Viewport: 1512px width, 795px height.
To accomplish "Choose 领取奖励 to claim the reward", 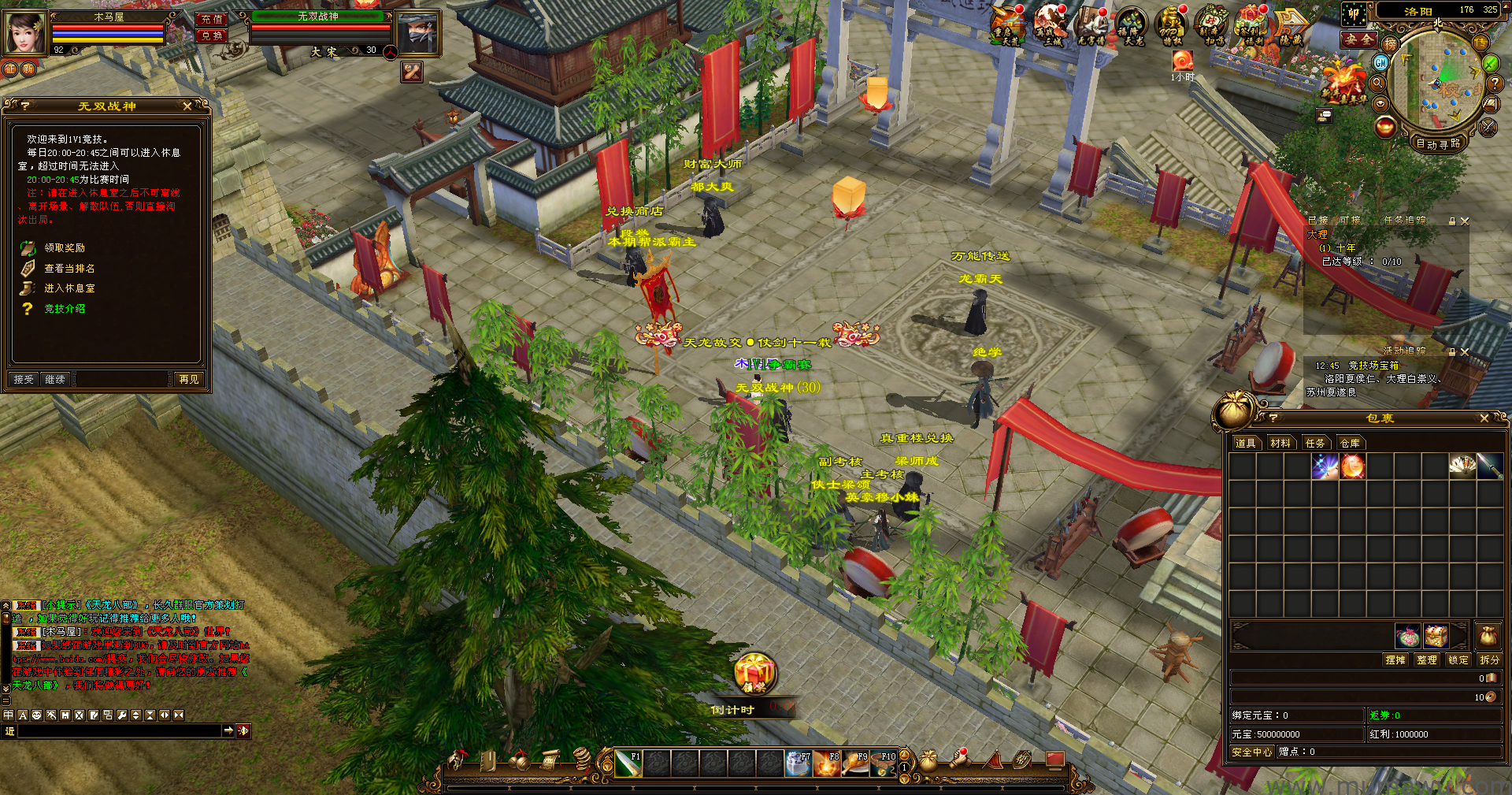I will point(64,248).
